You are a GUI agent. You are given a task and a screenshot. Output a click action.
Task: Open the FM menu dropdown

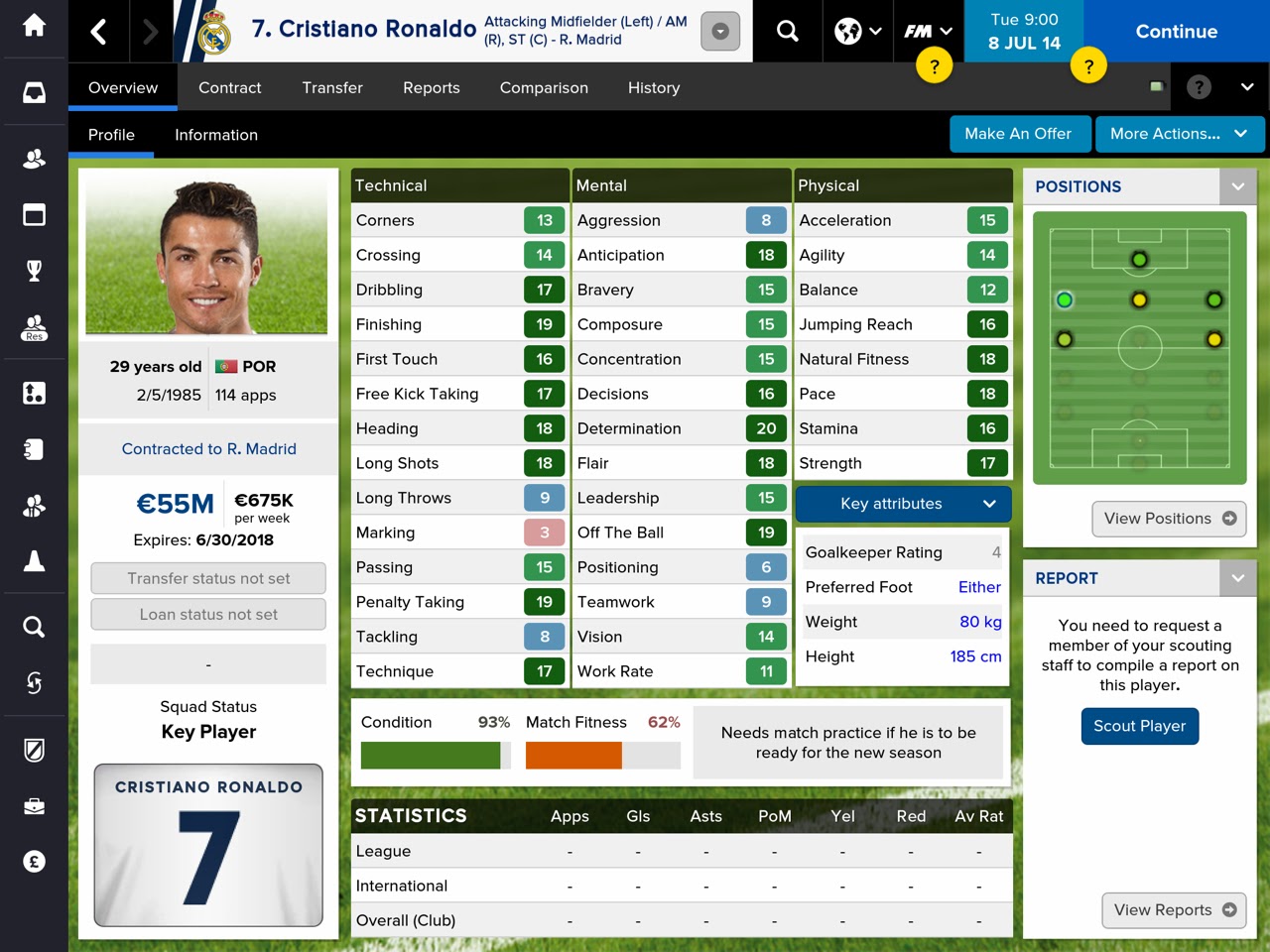click(x=927, y=30)
